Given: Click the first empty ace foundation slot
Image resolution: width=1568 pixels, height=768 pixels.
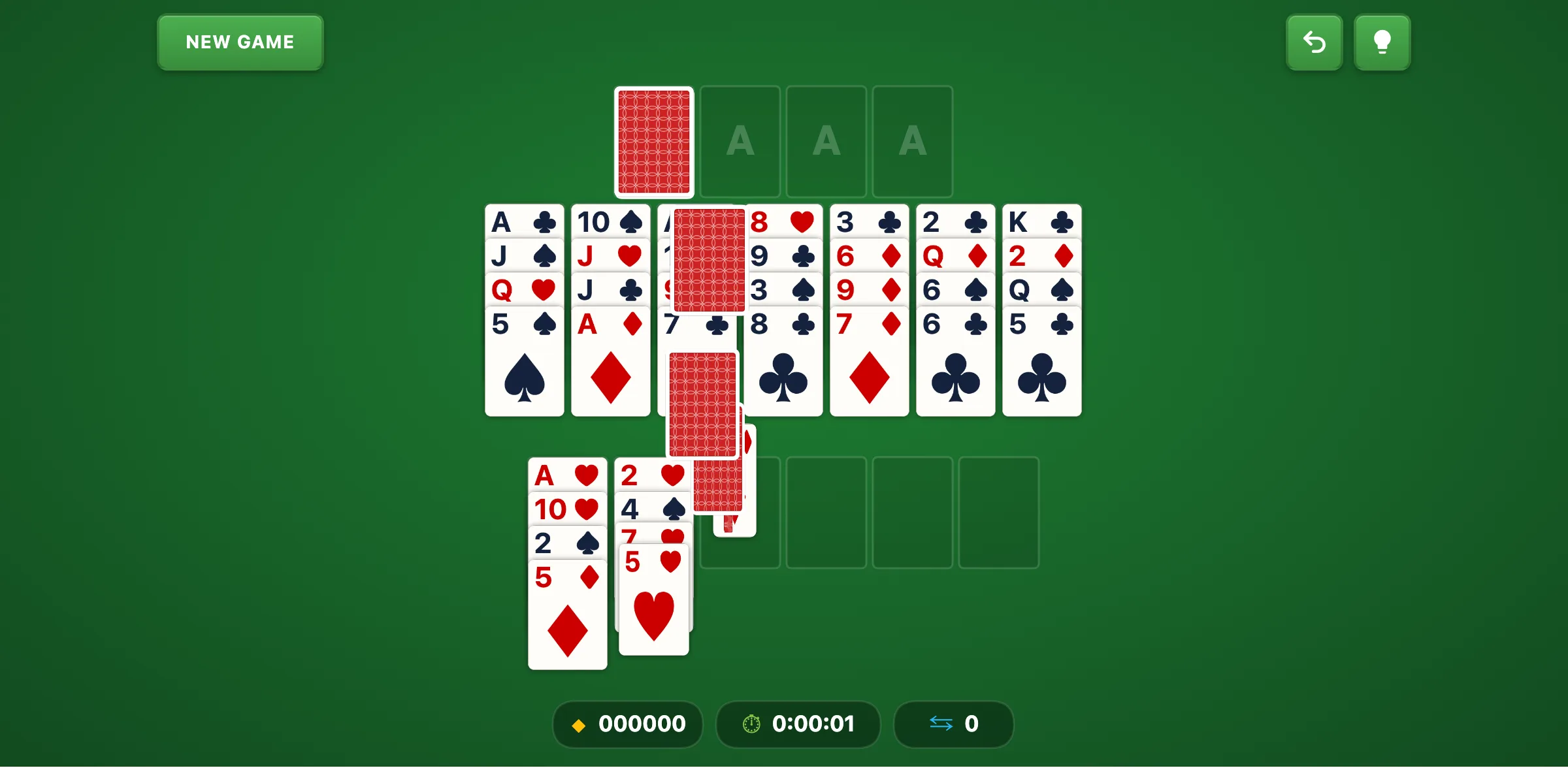Looking at the screenshot, I should pyautogui.click(x=740, y=142).
